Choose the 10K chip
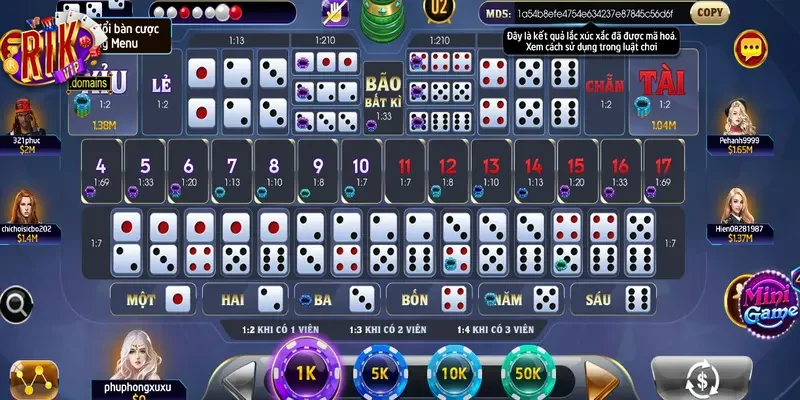Image resolution: width=800 pixels, height=400 pixels. pos(453,373)
